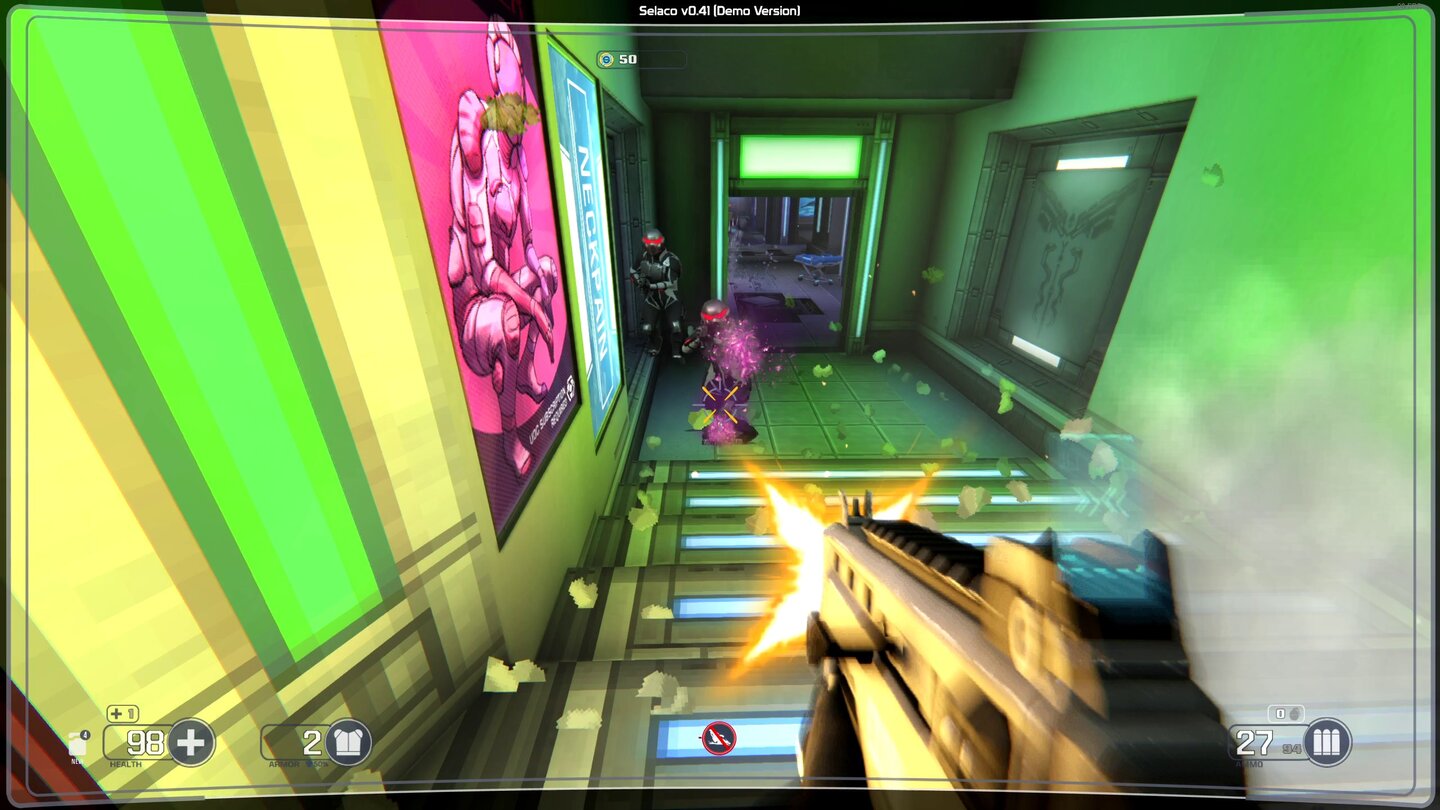The height and width of the screenshot is (810, 1440).
Task: Expand the credits counter panel showing 50
Action: pos(640,58)
